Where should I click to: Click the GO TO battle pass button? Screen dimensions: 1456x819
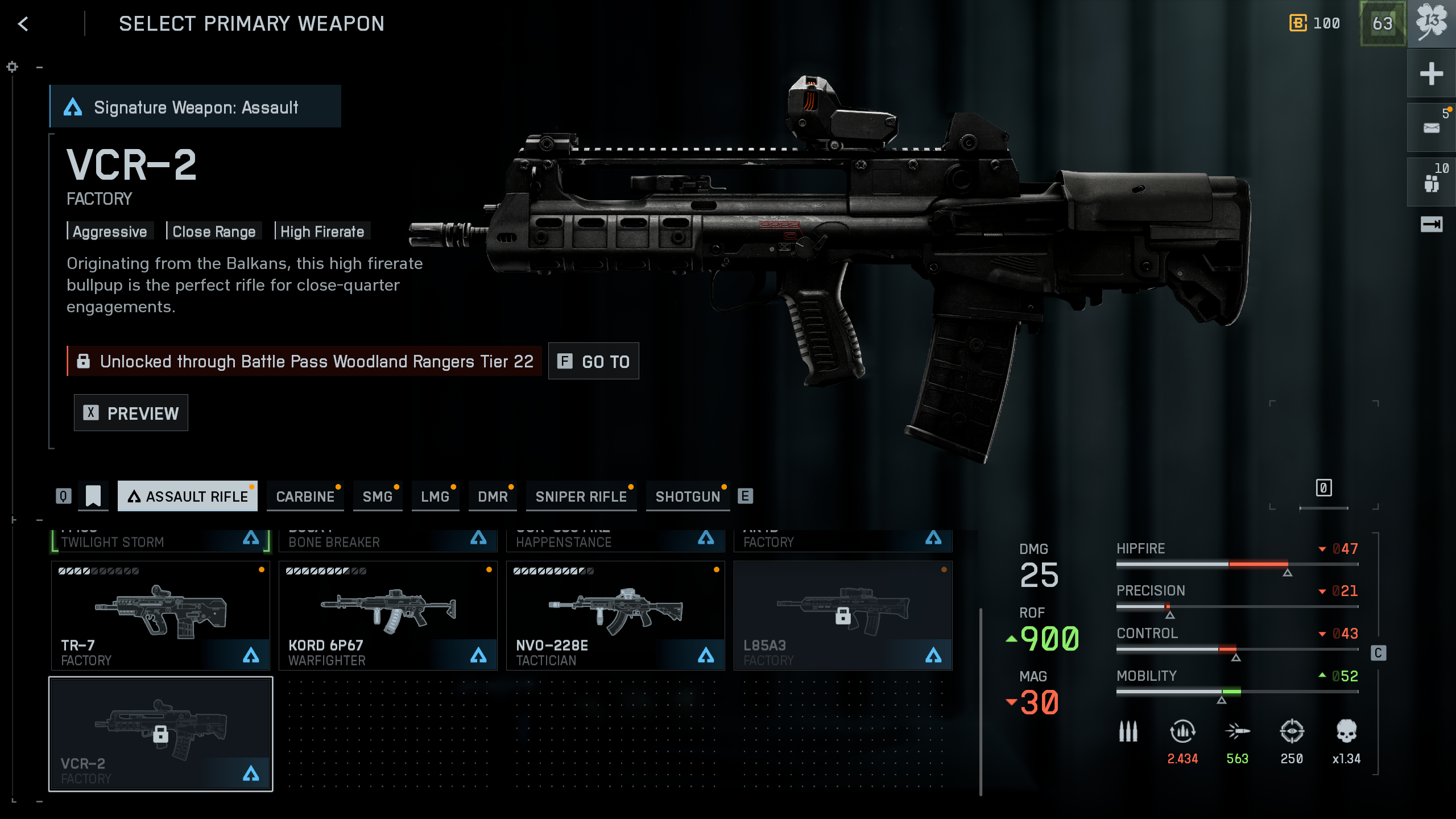pos(593,361)
